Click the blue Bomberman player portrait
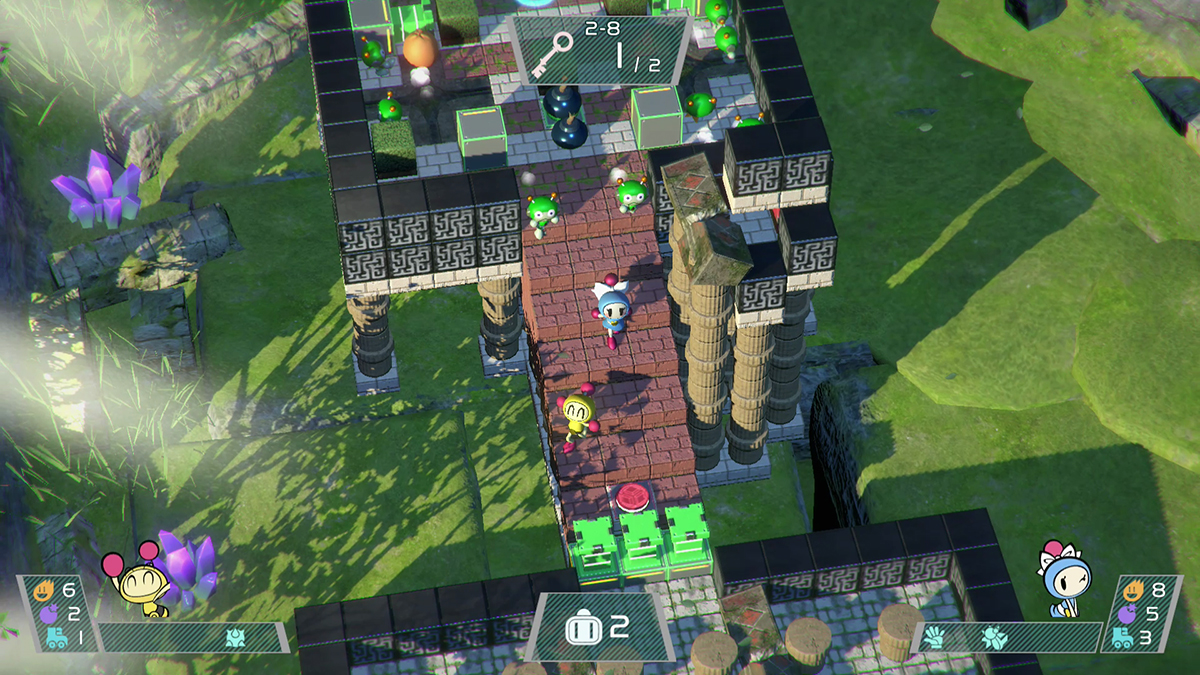Image resolution: width=1200 pixels, height=675 pixels. [1066, 579]
